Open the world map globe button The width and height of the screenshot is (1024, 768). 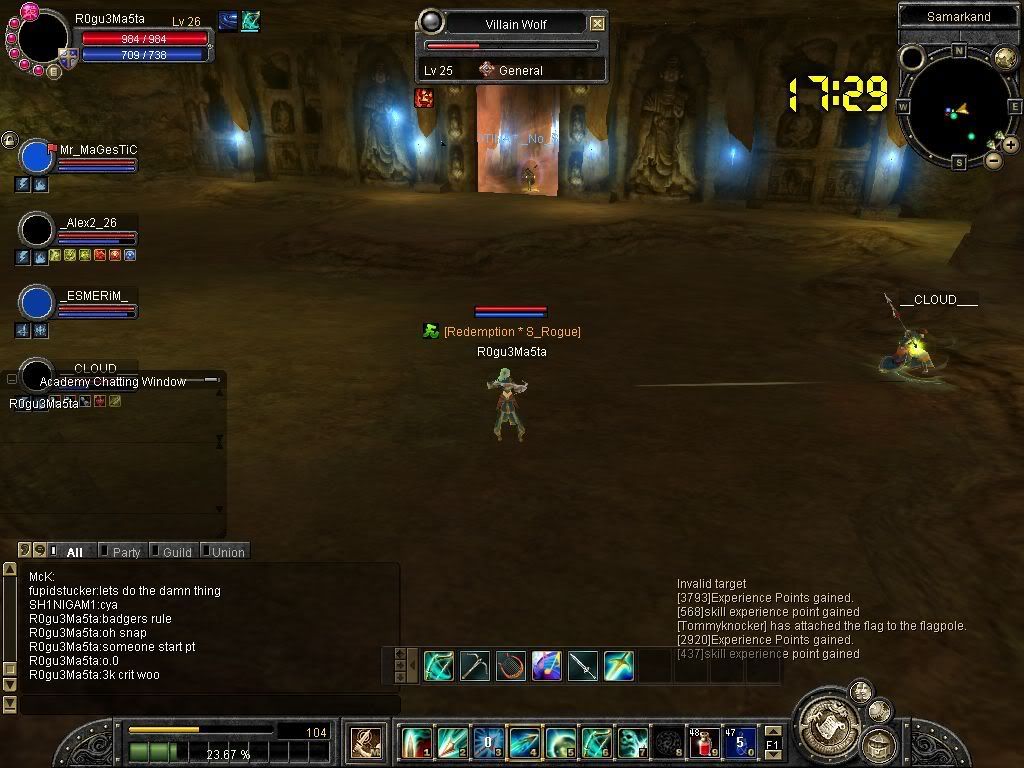1004,58
